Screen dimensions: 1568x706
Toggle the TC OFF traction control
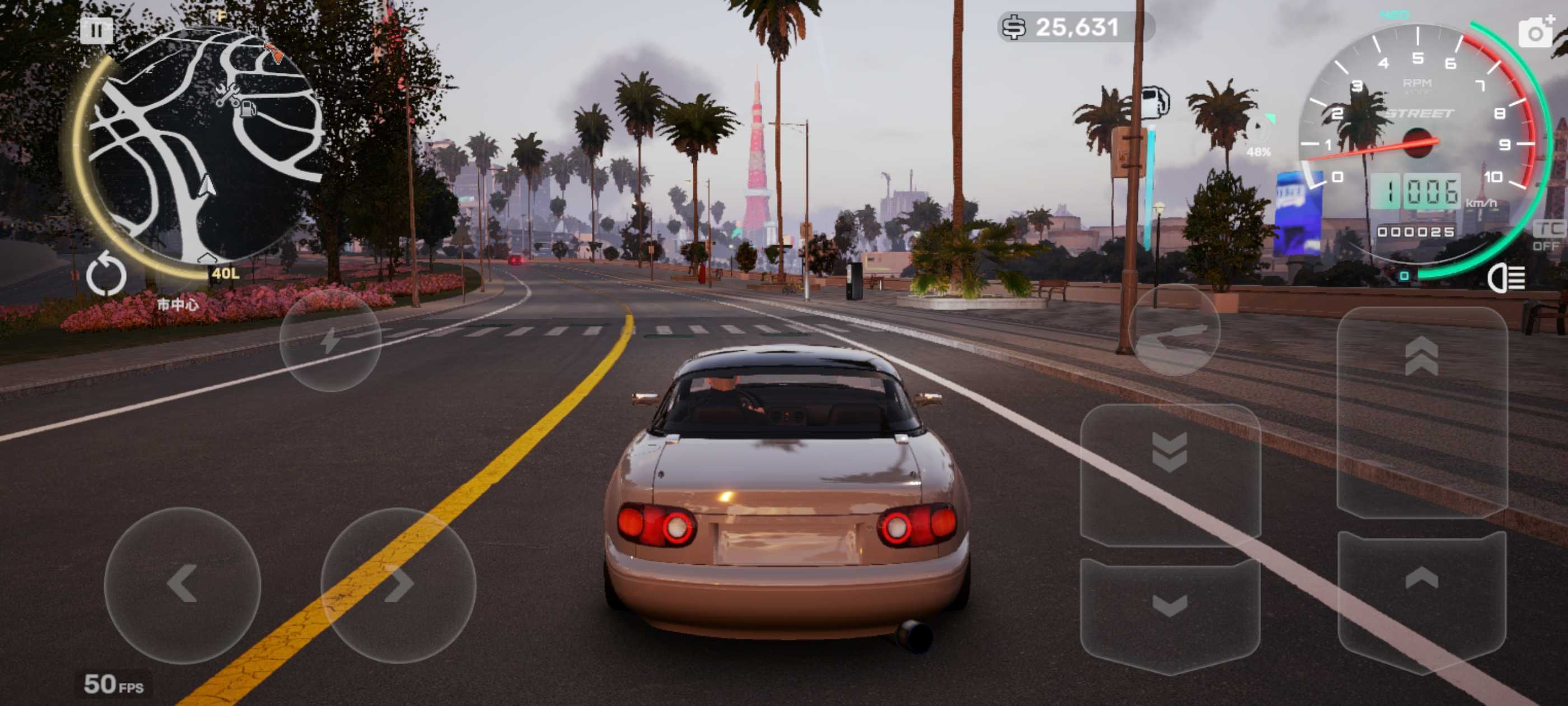1546,236
